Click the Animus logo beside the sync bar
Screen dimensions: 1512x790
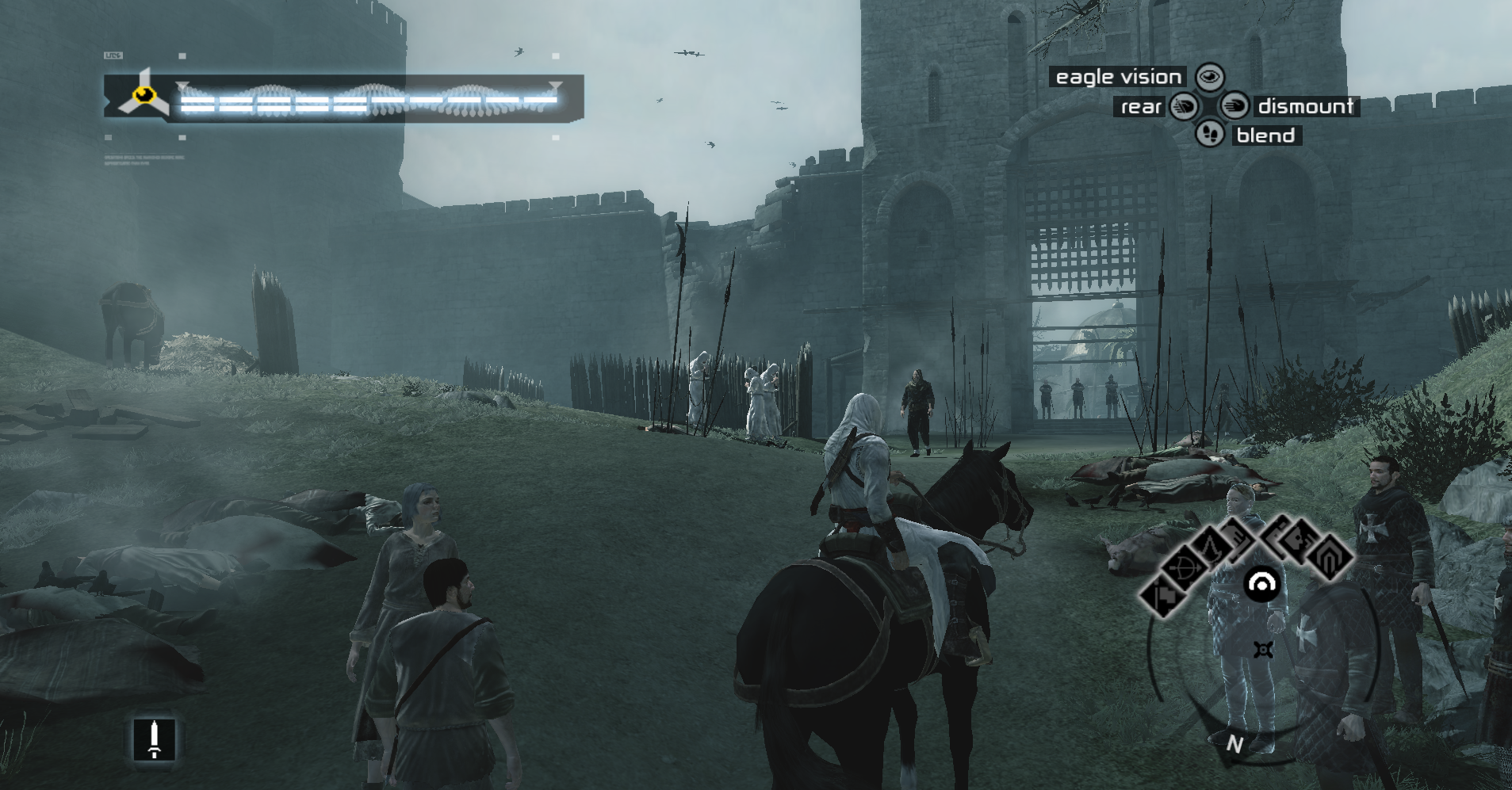[144, 97]
